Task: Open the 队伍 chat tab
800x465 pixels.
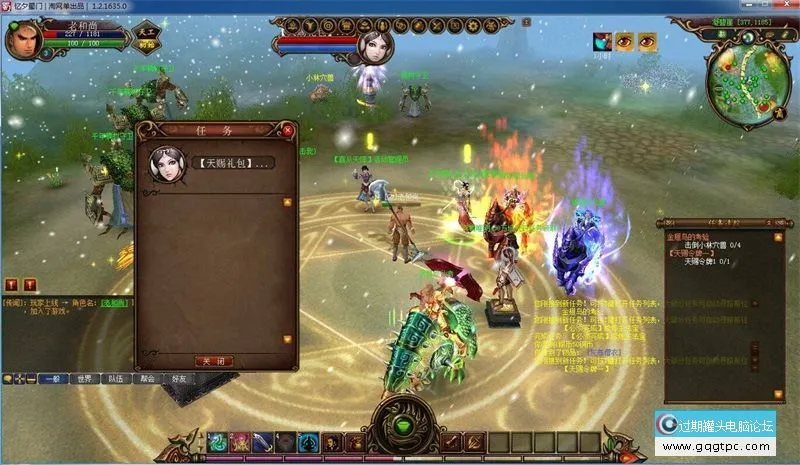Action: coord(116,379)
